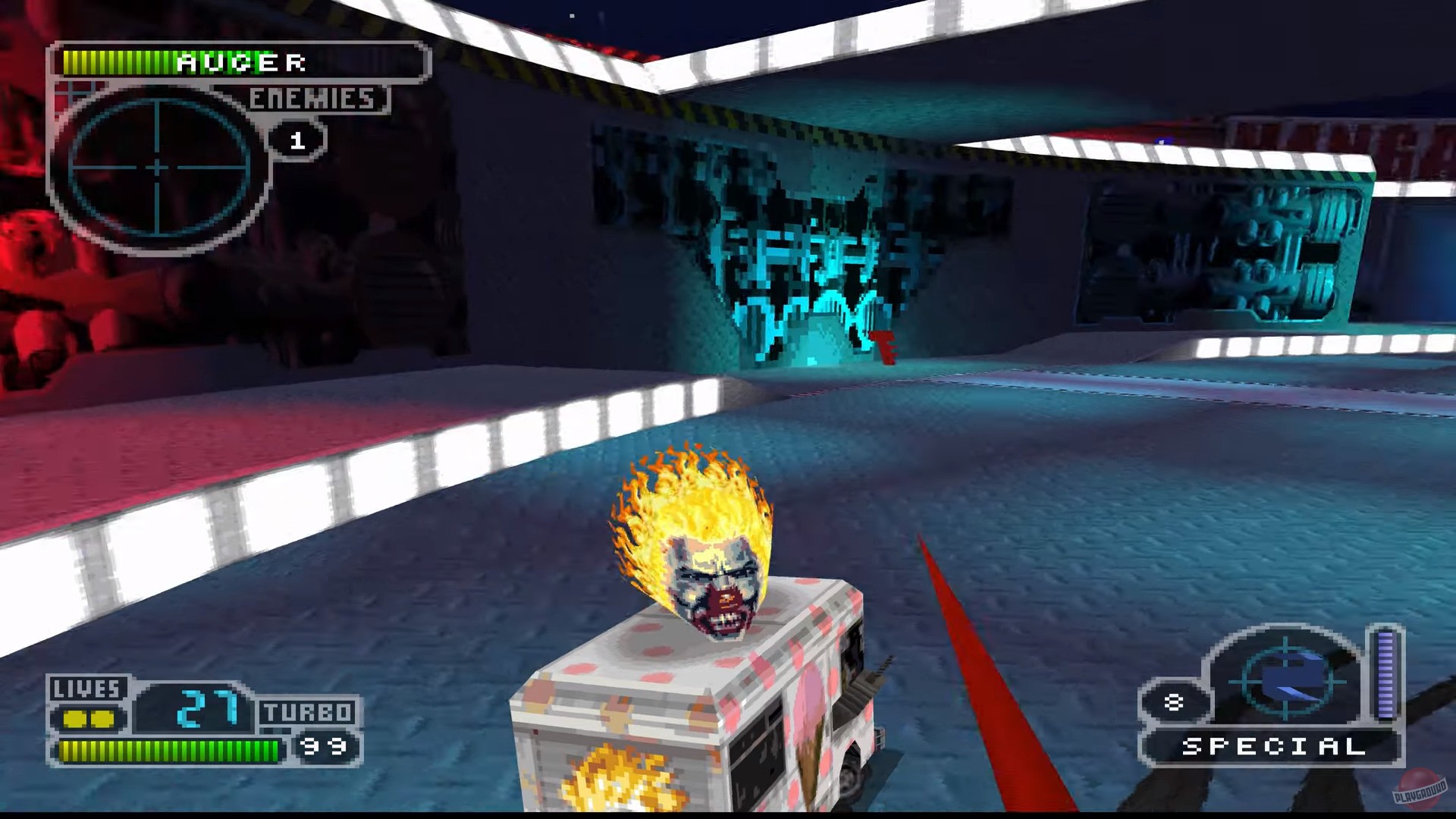Click the AUGER name banner
The image size is (1456, 819).
239,63
